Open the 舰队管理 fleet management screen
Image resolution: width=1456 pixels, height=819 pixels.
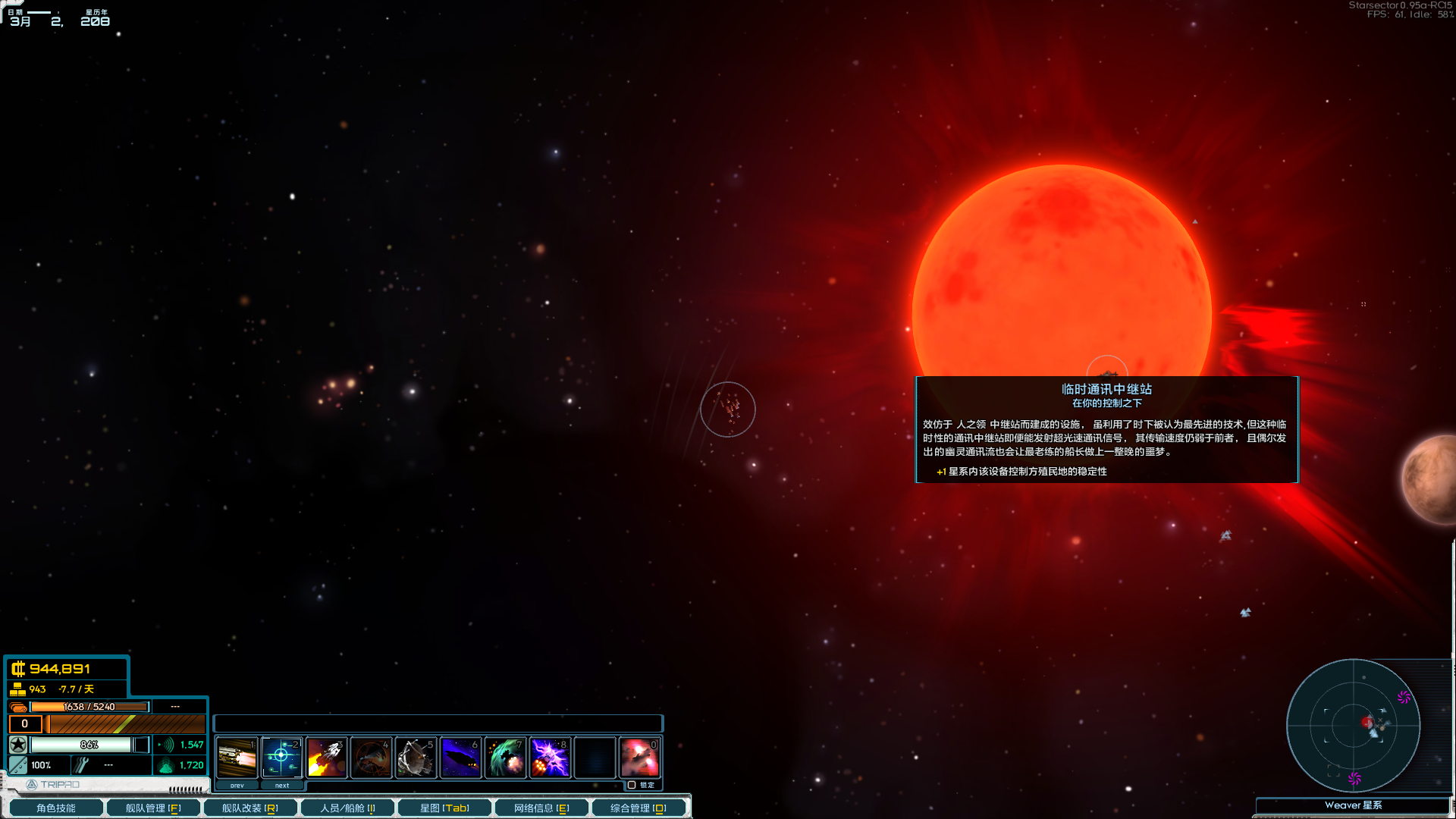click(x=152, y=808)
